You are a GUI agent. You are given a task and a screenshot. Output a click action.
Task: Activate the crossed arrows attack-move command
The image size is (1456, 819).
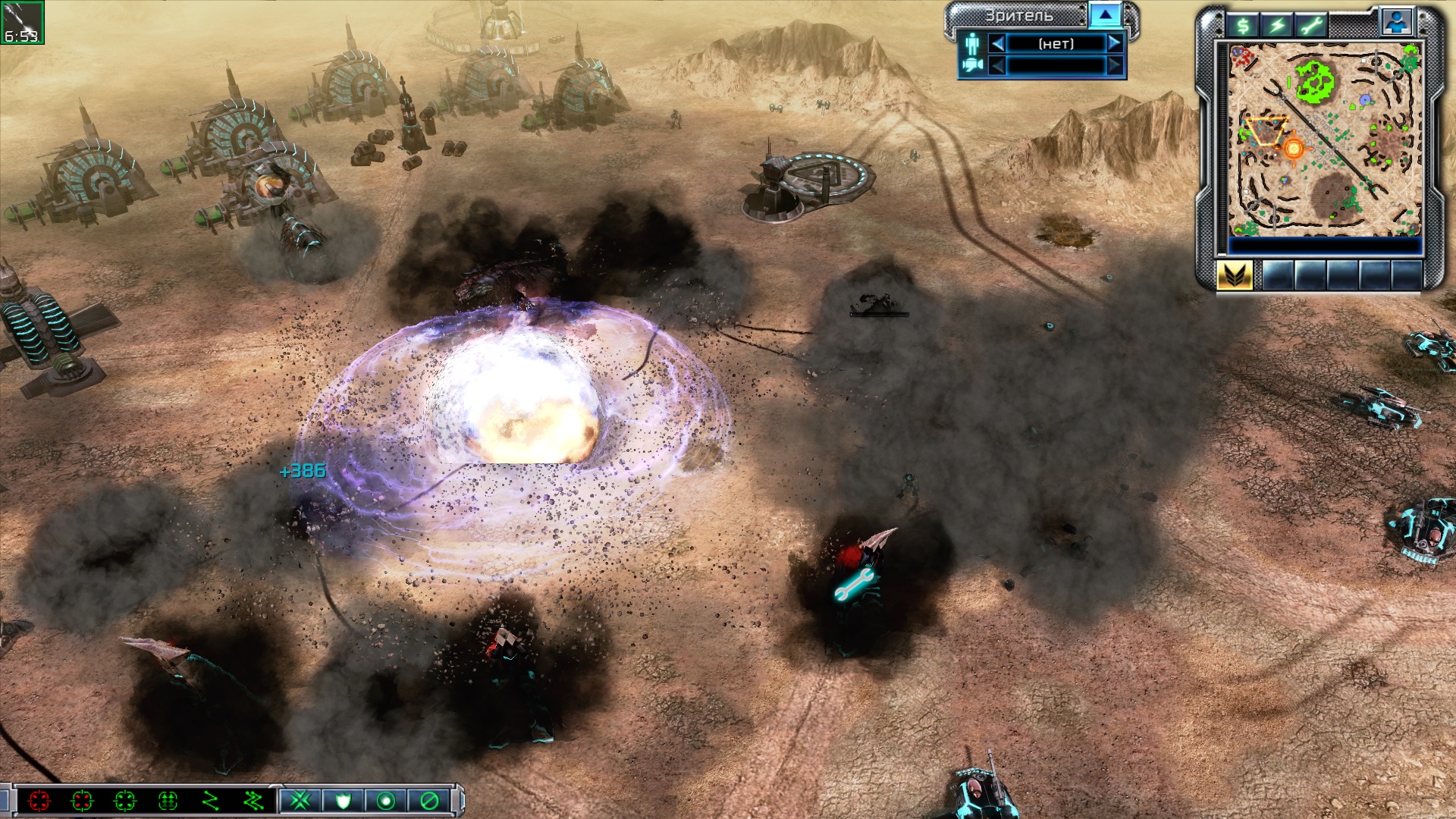click(300, 801)
